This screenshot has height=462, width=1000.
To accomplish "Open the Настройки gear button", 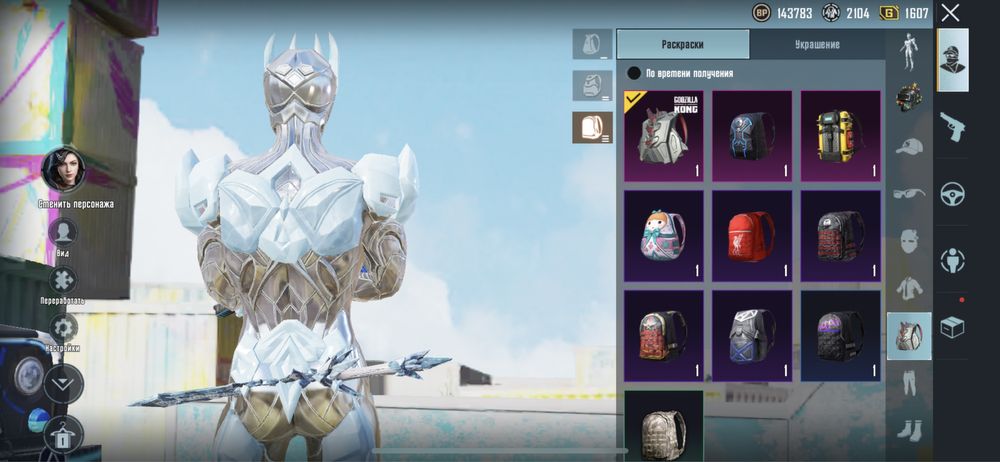I will click(x=63, y=328).
